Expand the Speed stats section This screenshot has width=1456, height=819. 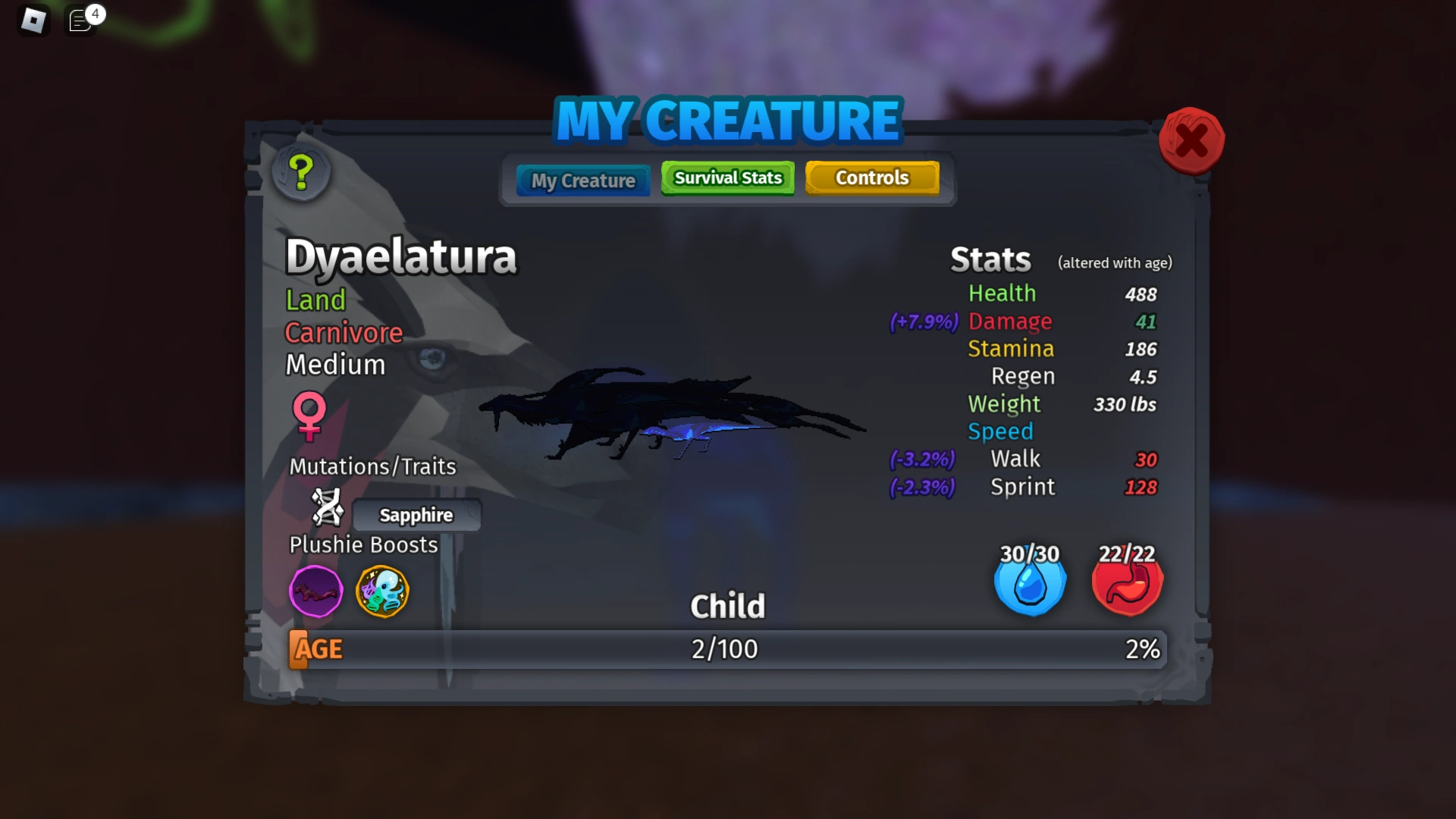pos(1000,431)
